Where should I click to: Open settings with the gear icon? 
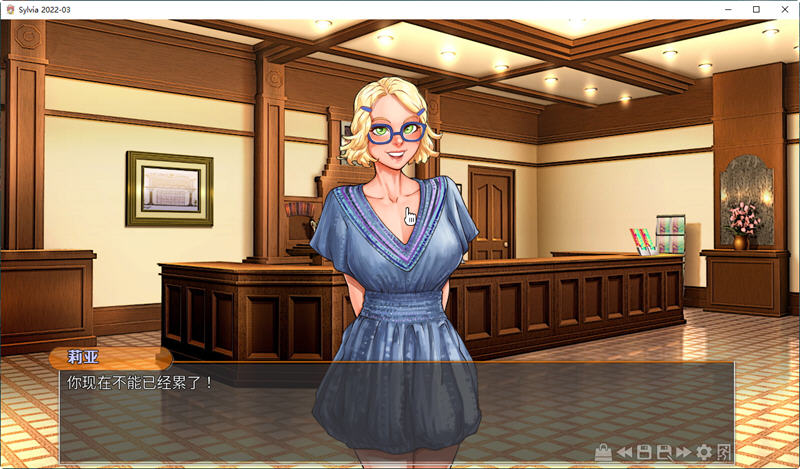pos(704,452)
